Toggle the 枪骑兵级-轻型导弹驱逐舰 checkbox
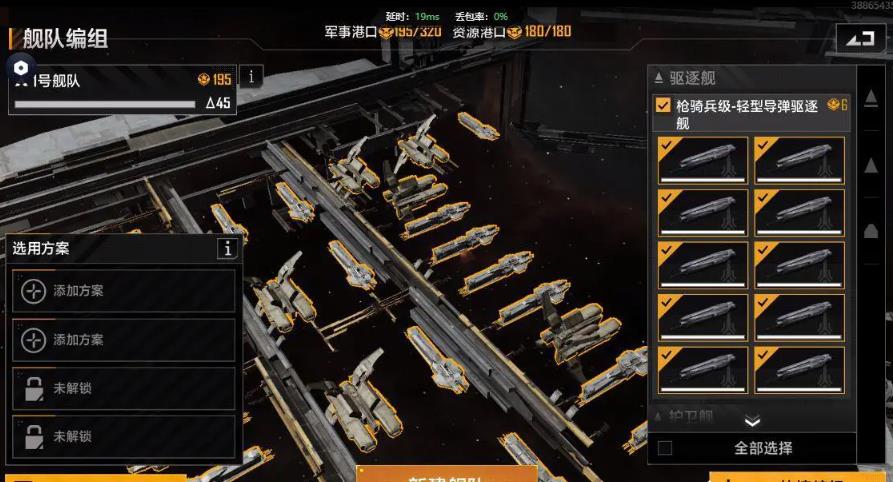The width and height of the screenshot is (893, 482). coord(663,105)
